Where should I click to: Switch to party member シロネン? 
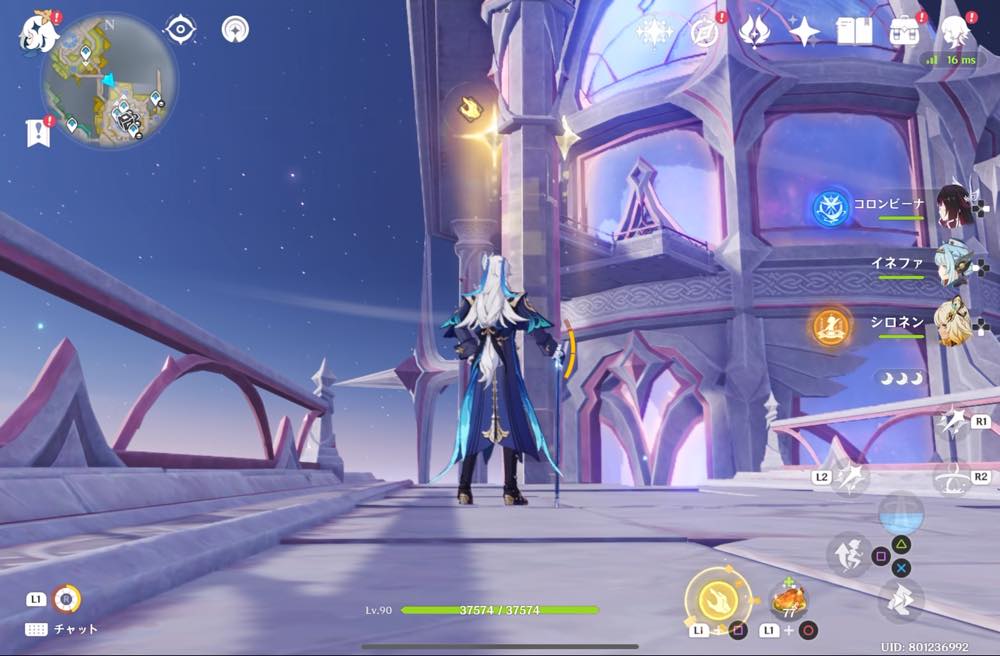click(954, 324)
